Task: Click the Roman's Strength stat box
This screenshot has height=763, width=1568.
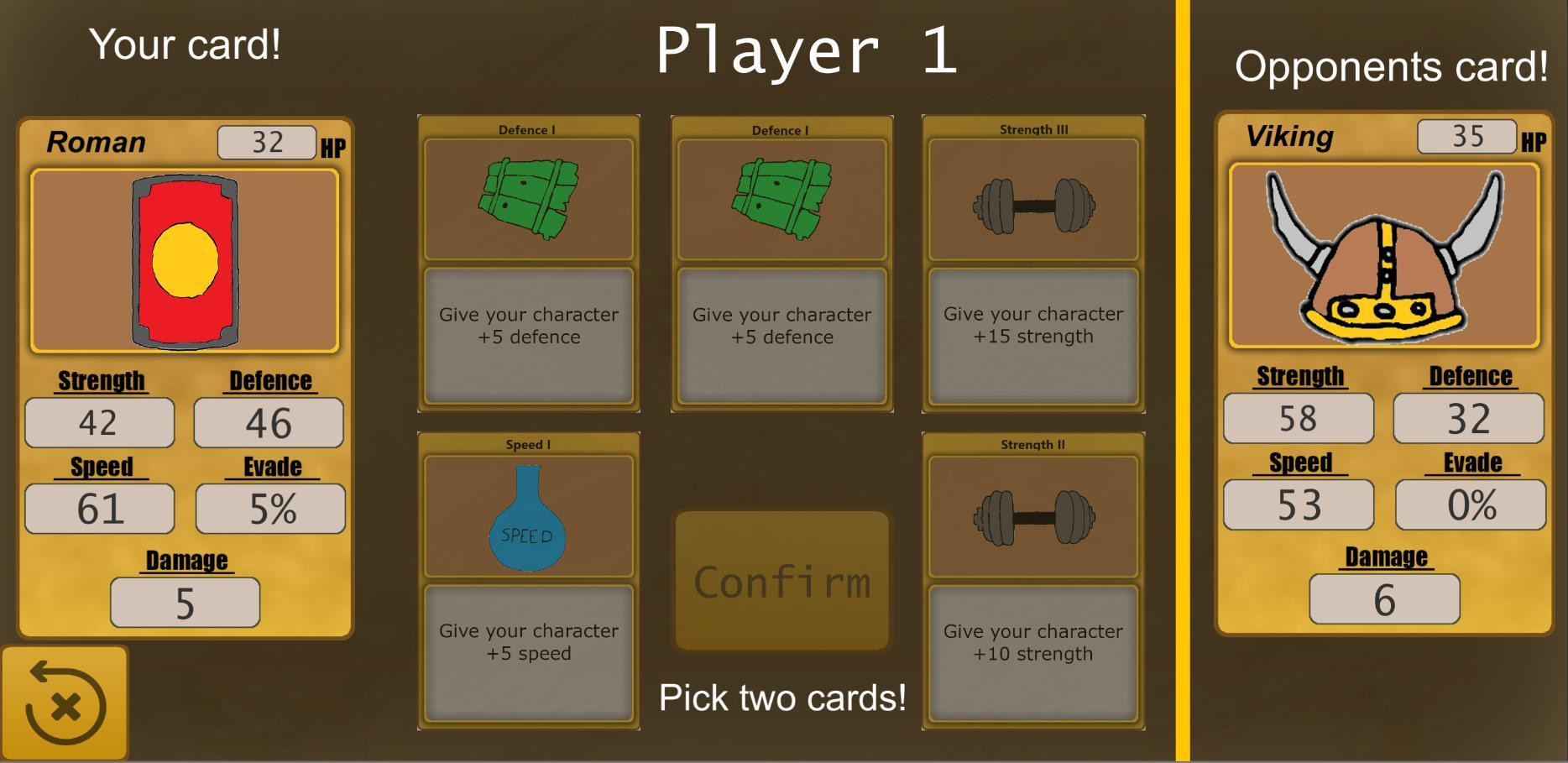Action: point(99,422)
